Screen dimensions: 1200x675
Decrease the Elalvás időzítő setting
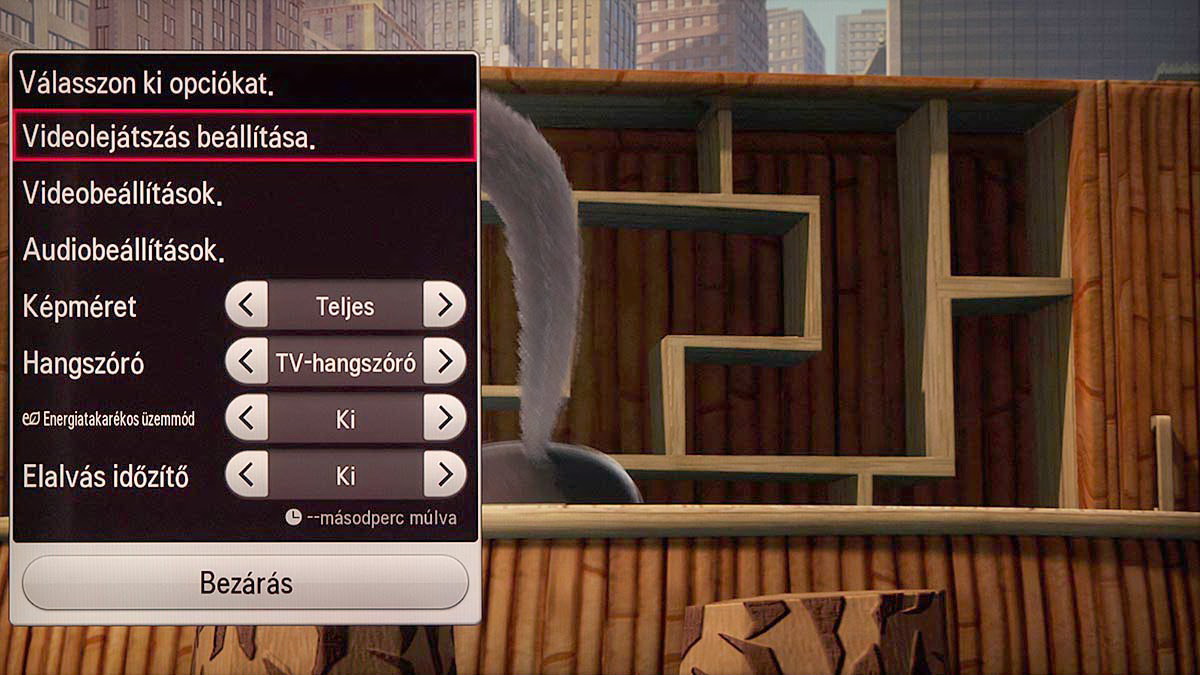247,475
